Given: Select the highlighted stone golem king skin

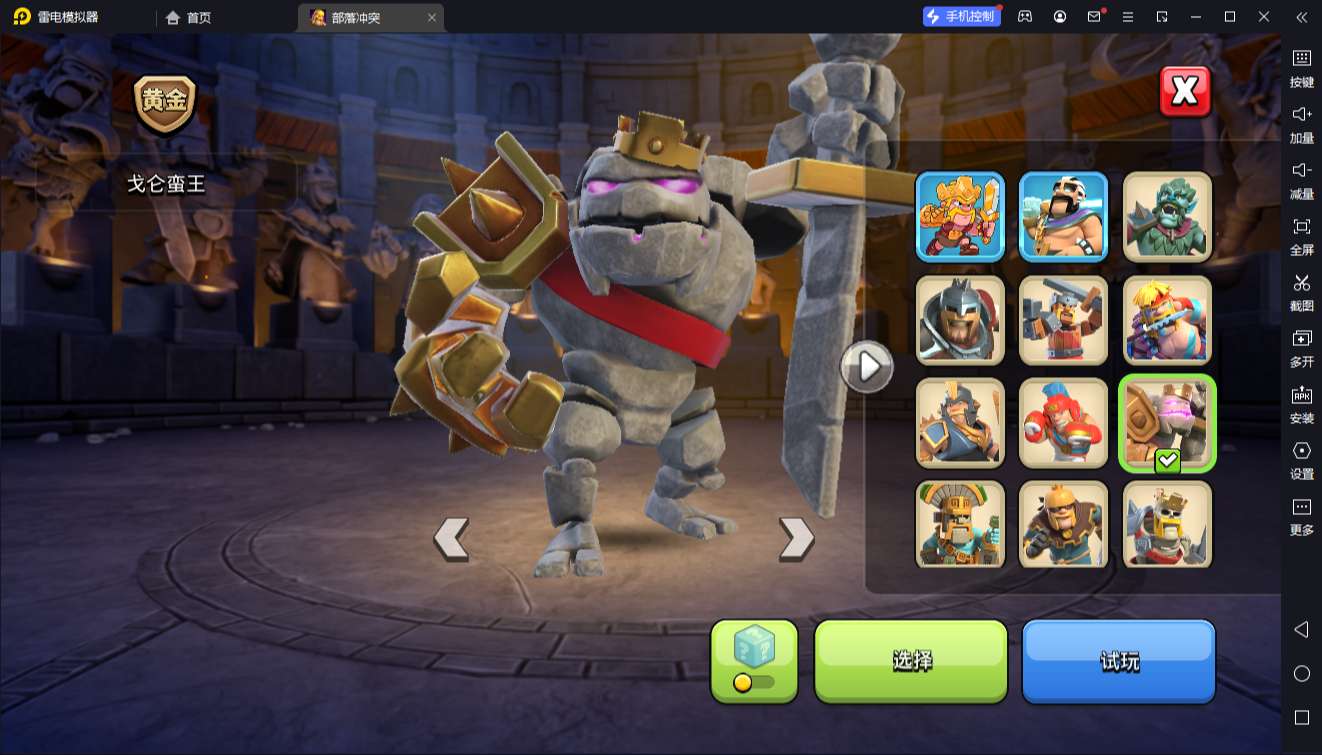Looking at the screenshot, I should tap(1167, 423).
